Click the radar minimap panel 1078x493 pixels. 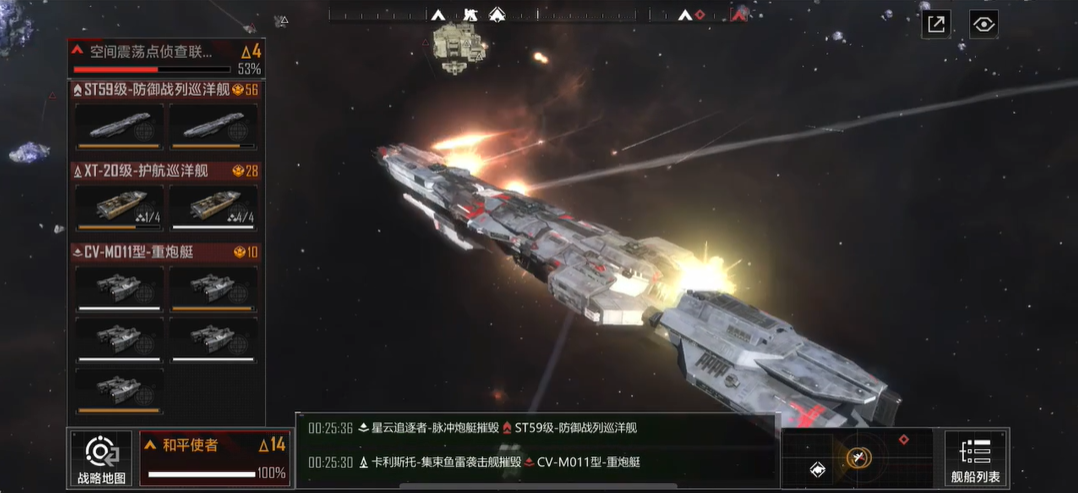(x=857, y=458)
